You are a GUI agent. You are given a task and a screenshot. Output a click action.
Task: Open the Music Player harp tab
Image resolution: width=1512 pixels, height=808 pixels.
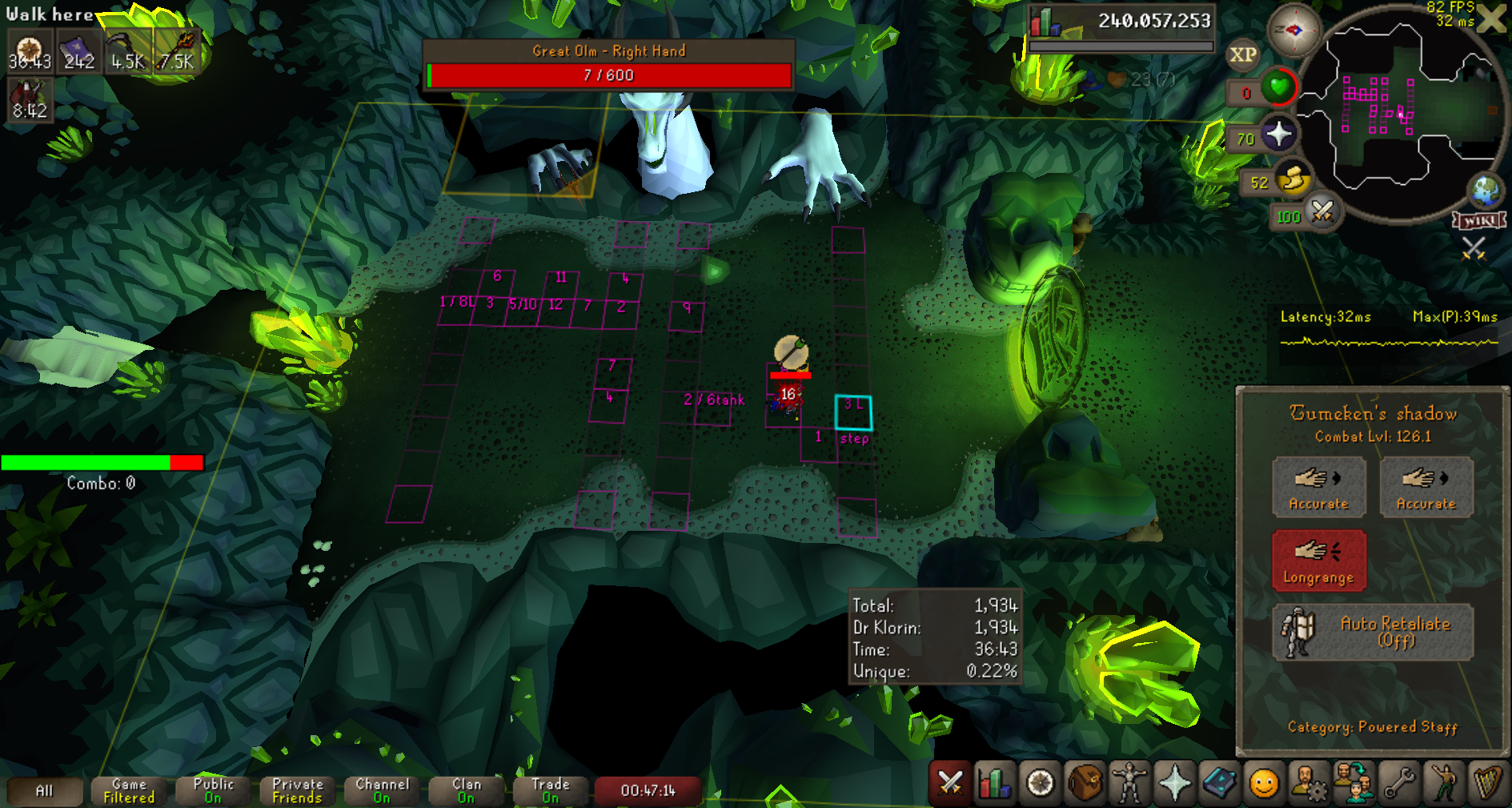tap(1487, 782)
